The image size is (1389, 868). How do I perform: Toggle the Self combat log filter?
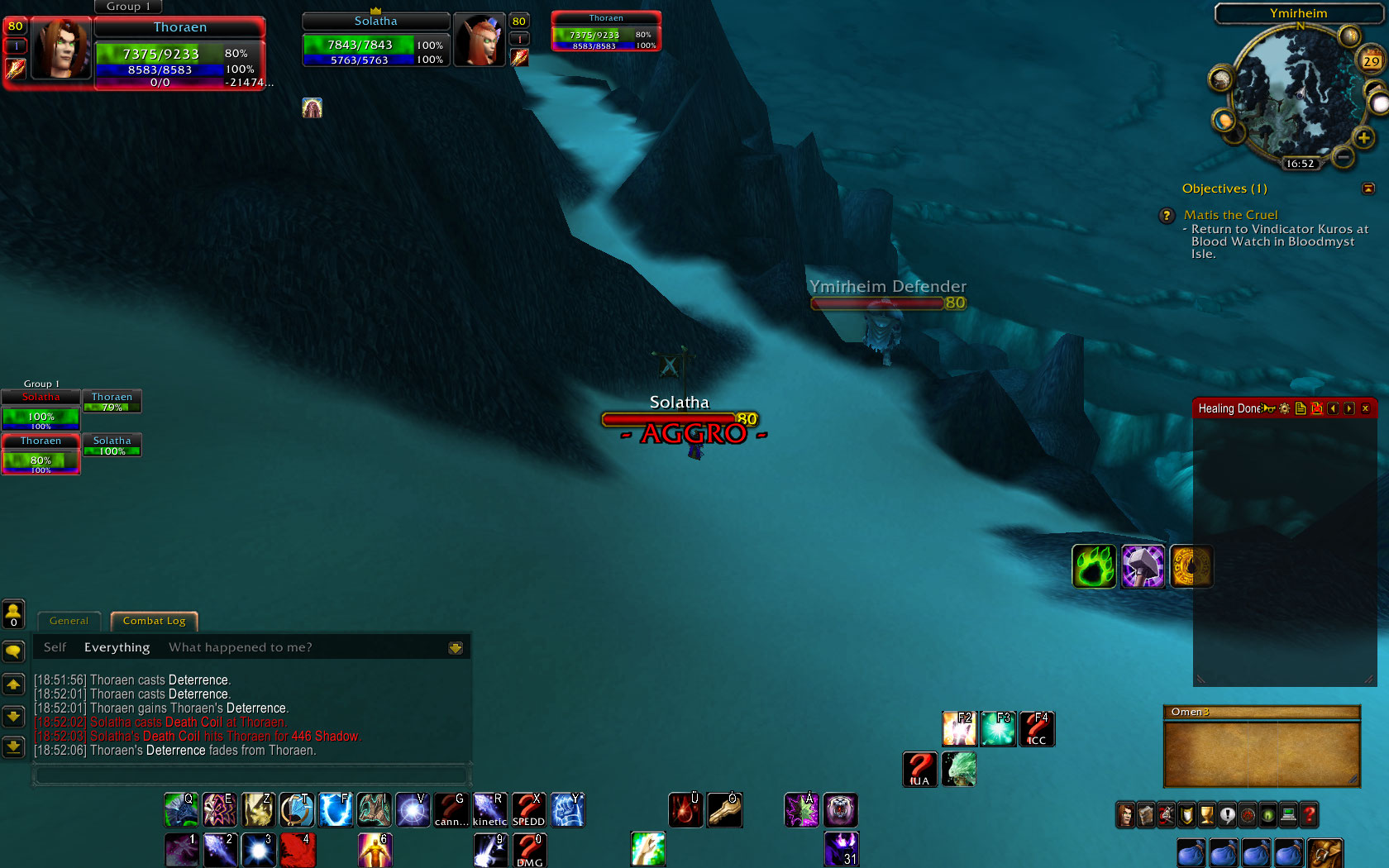click(55, 647)
